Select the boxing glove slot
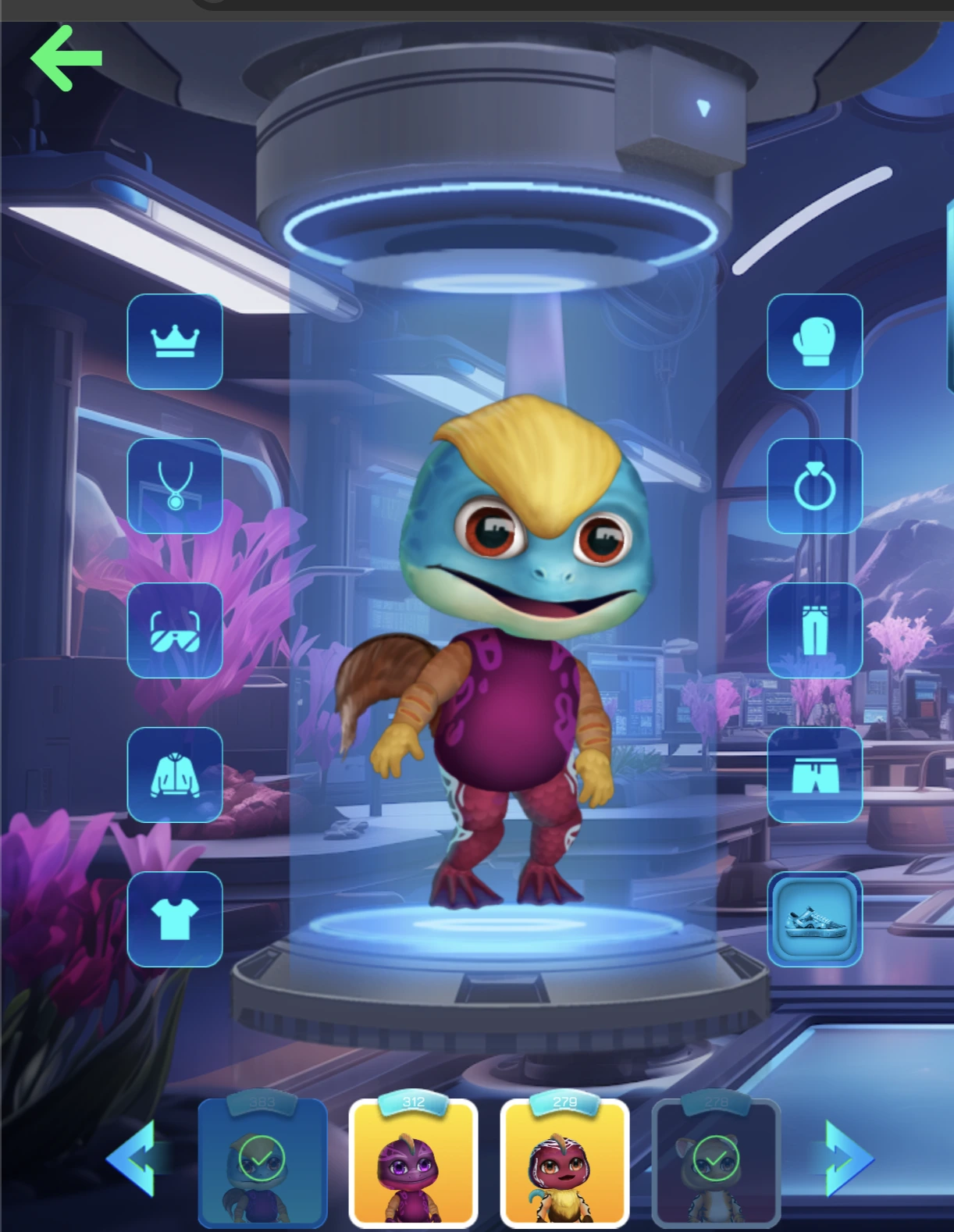 (x=814, y=341)
